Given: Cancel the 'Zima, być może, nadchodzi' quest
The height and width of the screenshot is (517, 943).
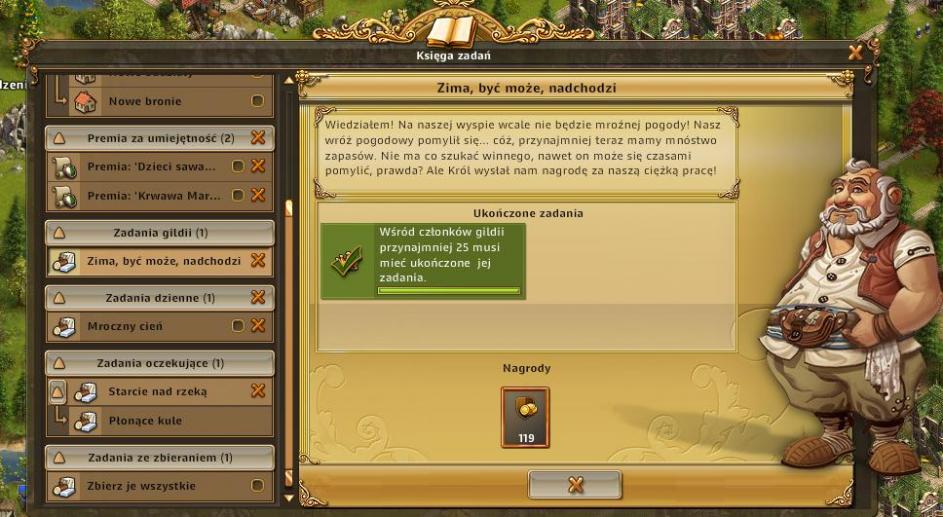Looking at the screenshot, I should point(258,261).
